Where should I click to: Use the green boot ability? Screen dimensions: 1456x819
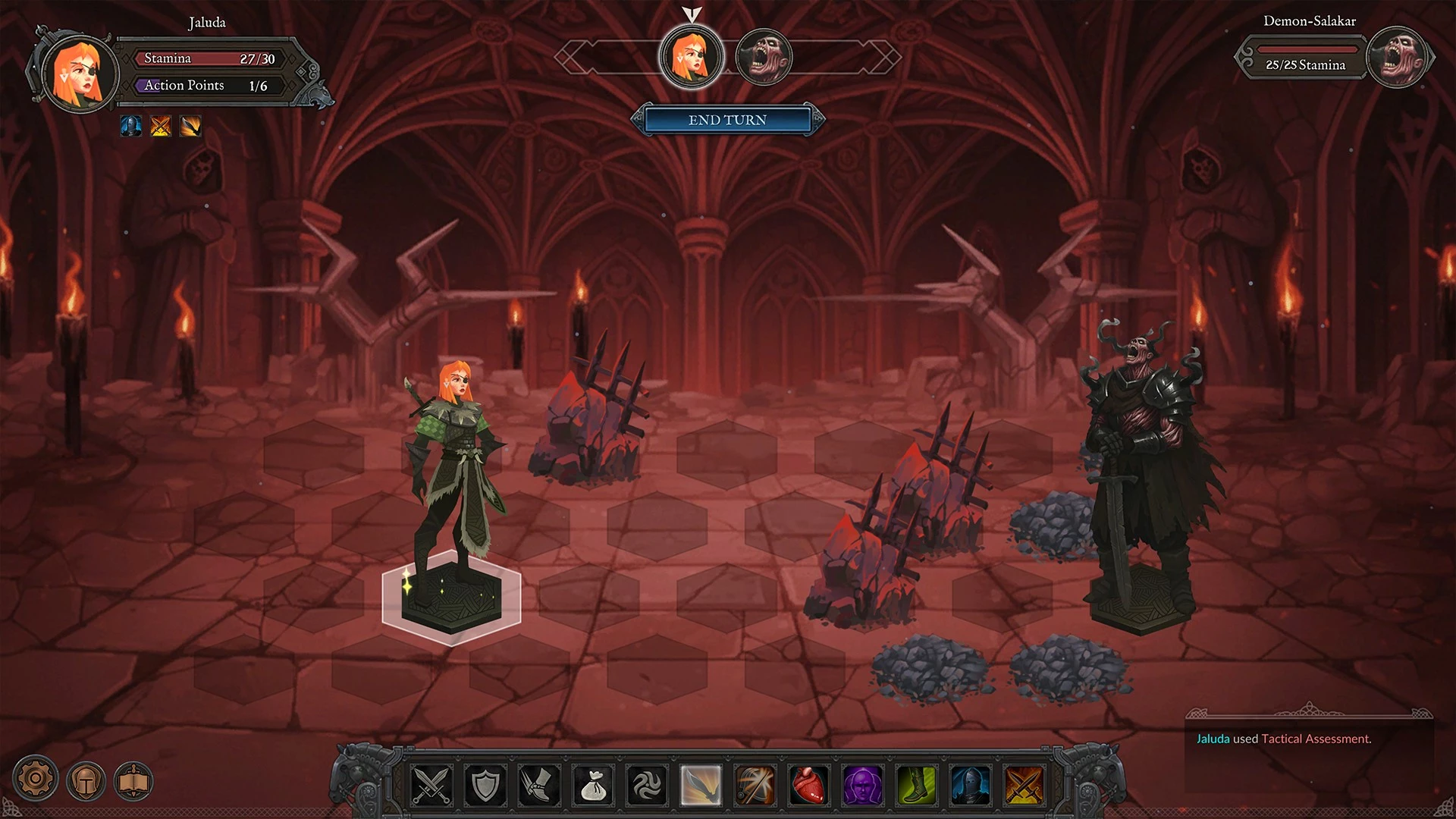pyautogui.click(x=917, y=785)
